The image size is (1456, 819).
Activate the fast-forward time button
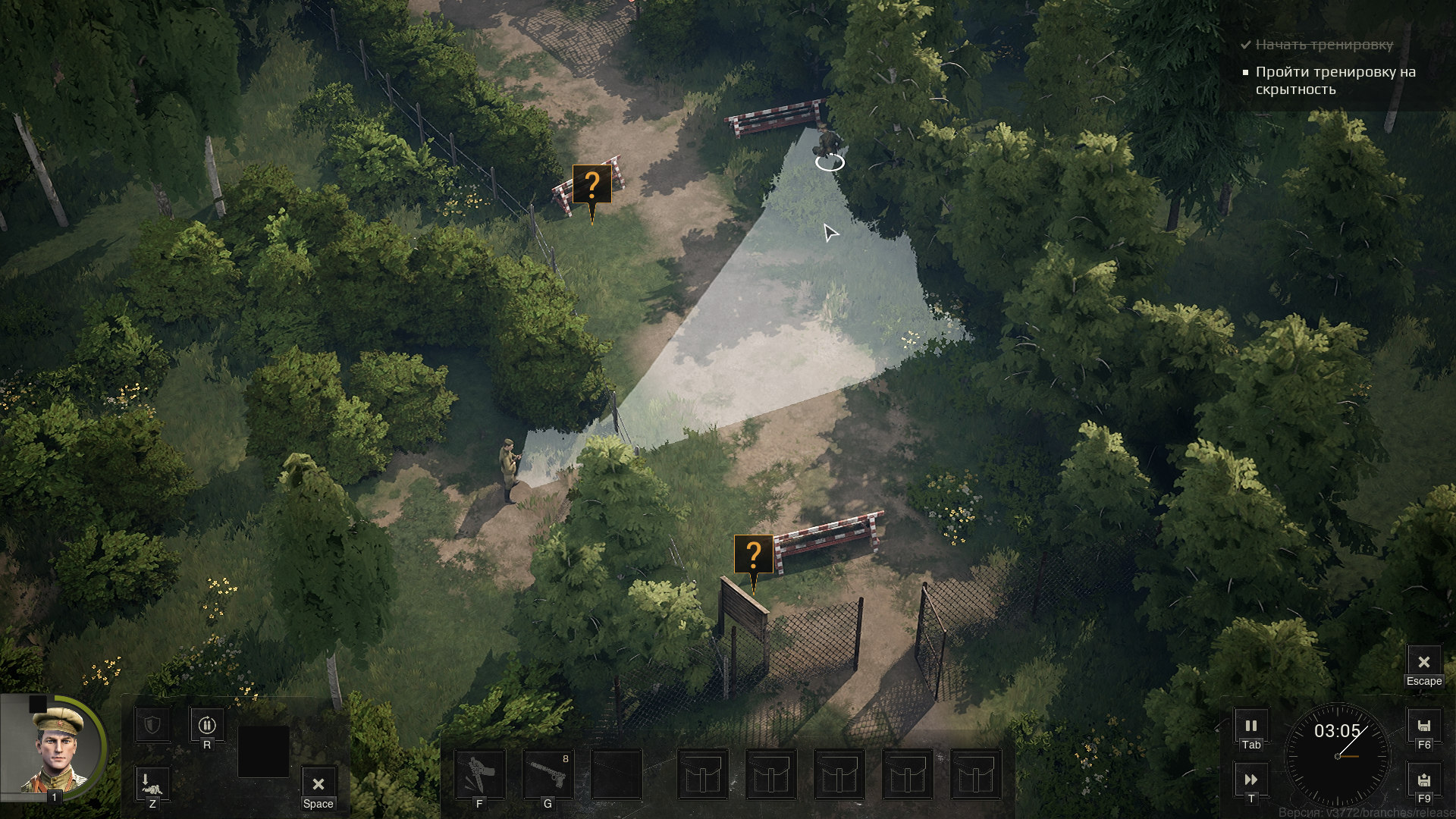click(x=1251, y=779)
